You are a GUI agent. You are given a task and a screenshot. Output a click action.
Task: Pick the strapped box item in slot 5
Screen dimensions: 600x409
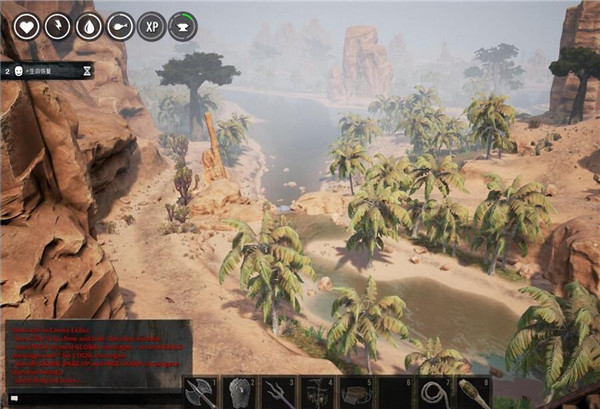pos(356,393)
